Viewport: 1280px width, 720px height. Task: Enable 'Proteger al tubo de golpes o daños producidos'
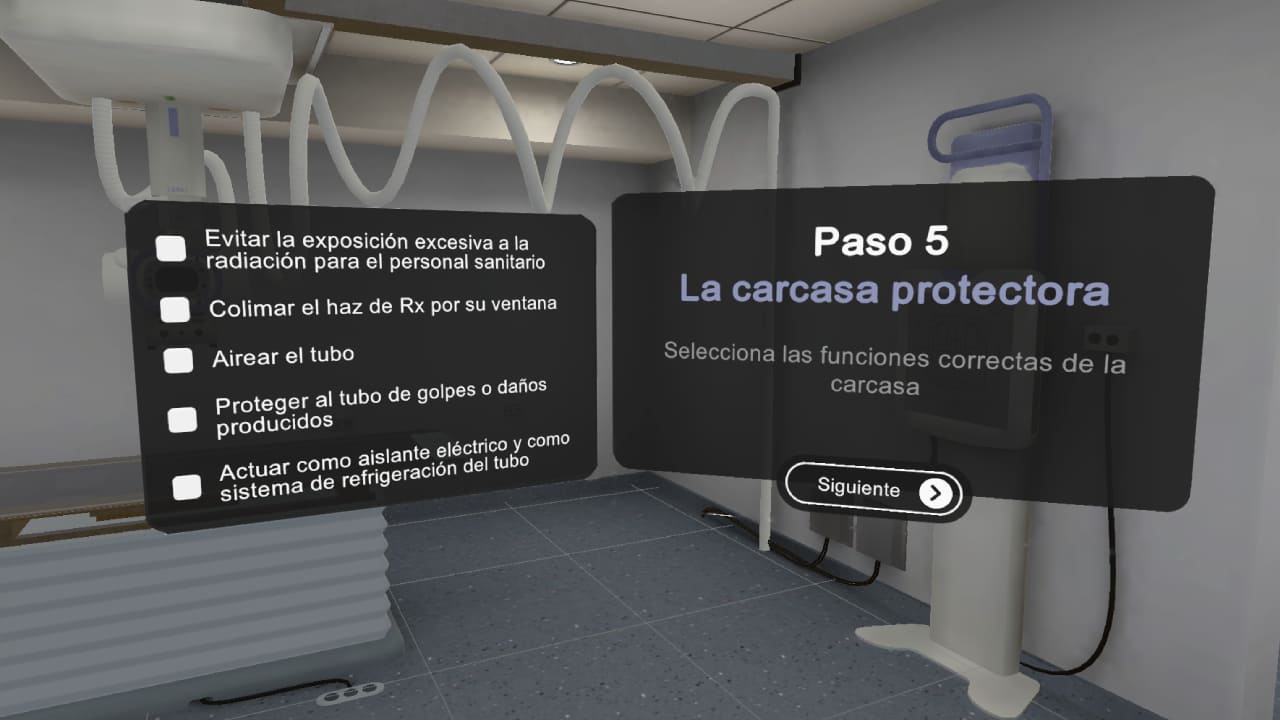pos(182,418)
